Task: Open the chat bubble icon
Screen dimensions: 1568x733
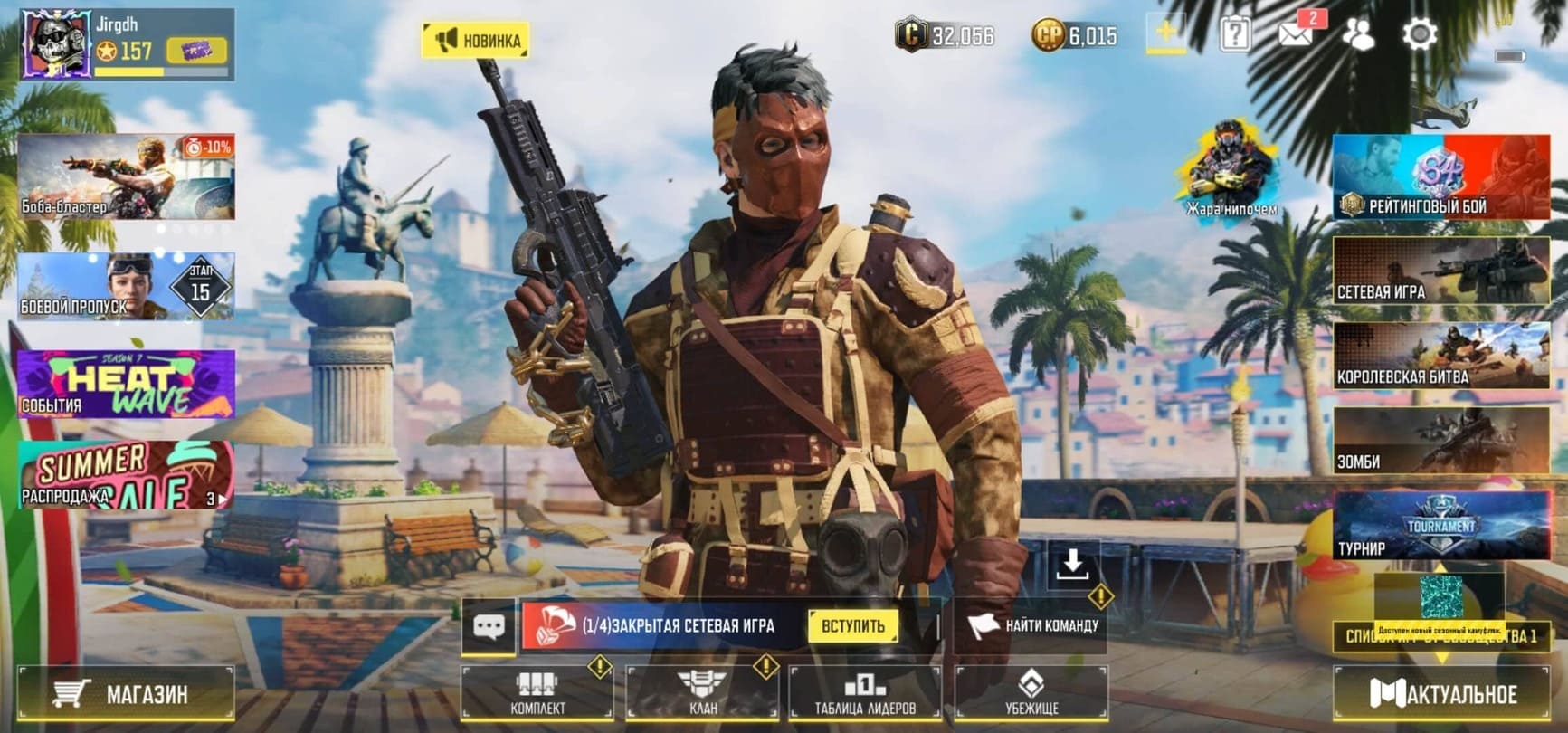Action: tap(489, 626)
